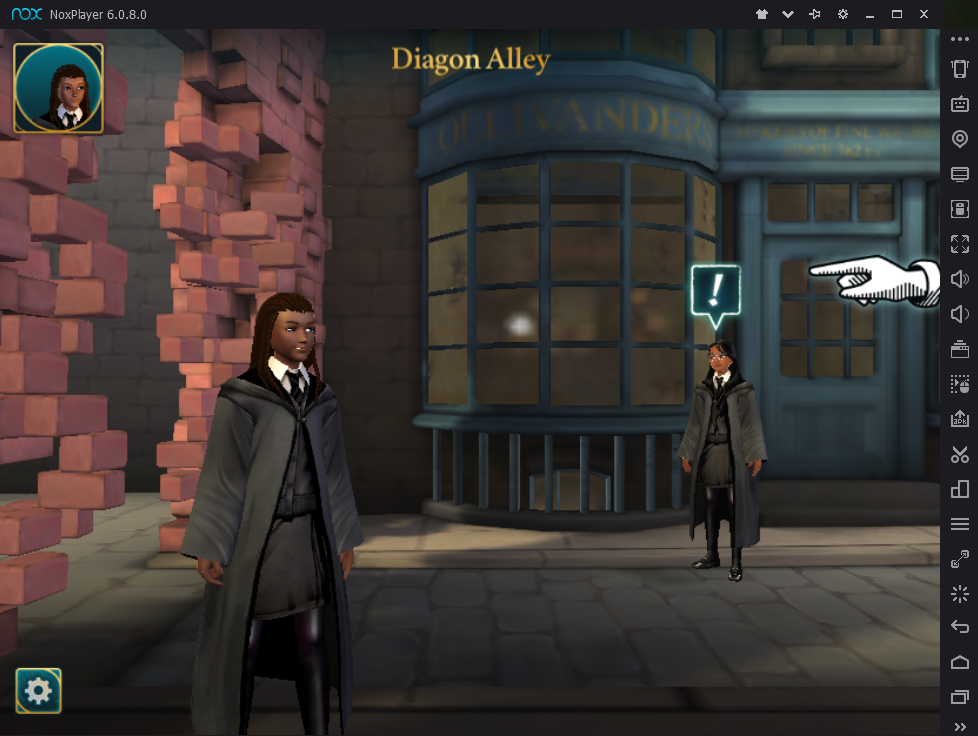Close the NoxPlayer window
Screen dimensions: 978x736
[924, 14]
